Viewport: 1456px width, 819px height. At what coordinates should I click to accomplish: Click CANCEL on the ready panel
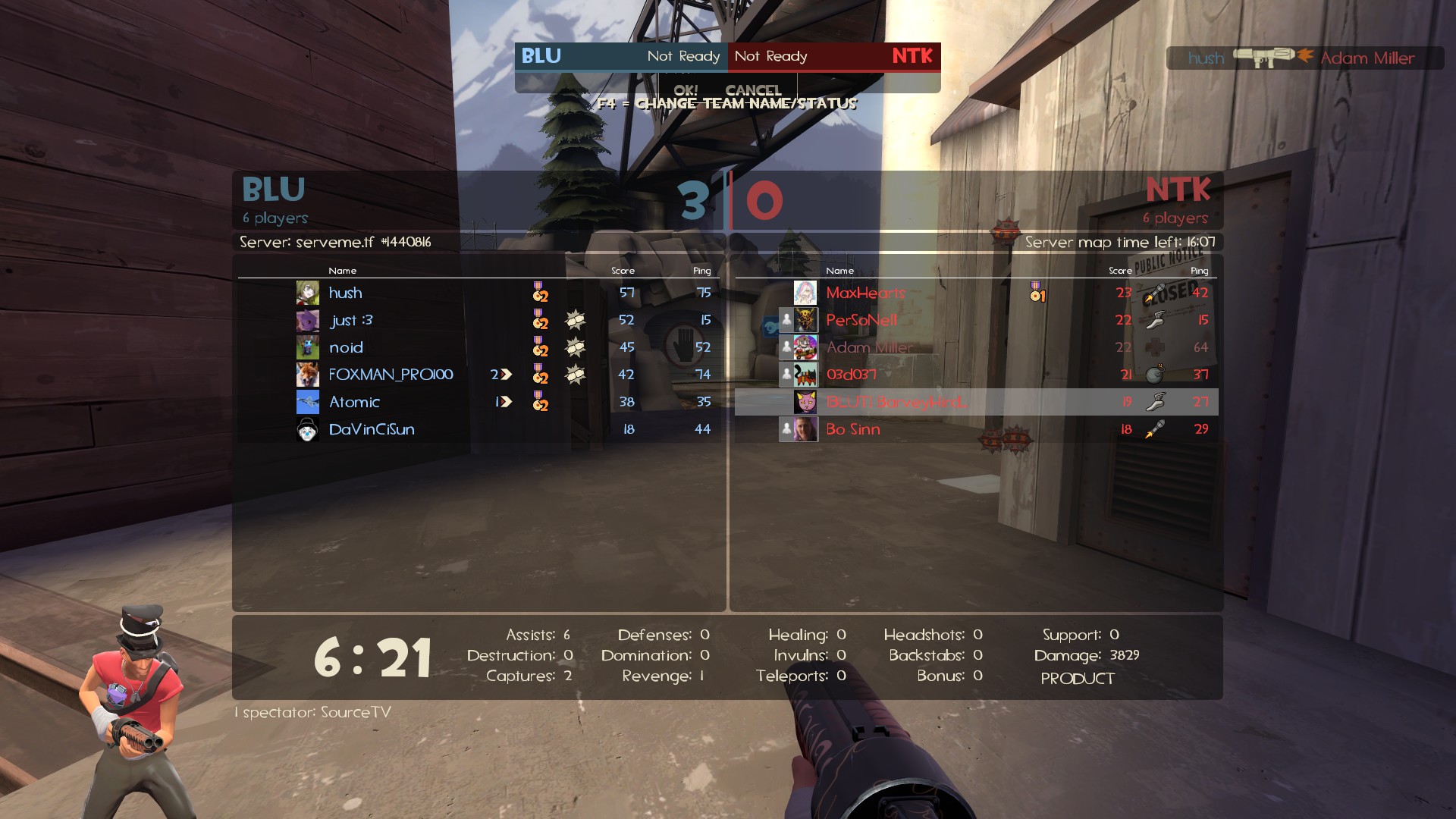pyautogui.click(x=753, y=89)
